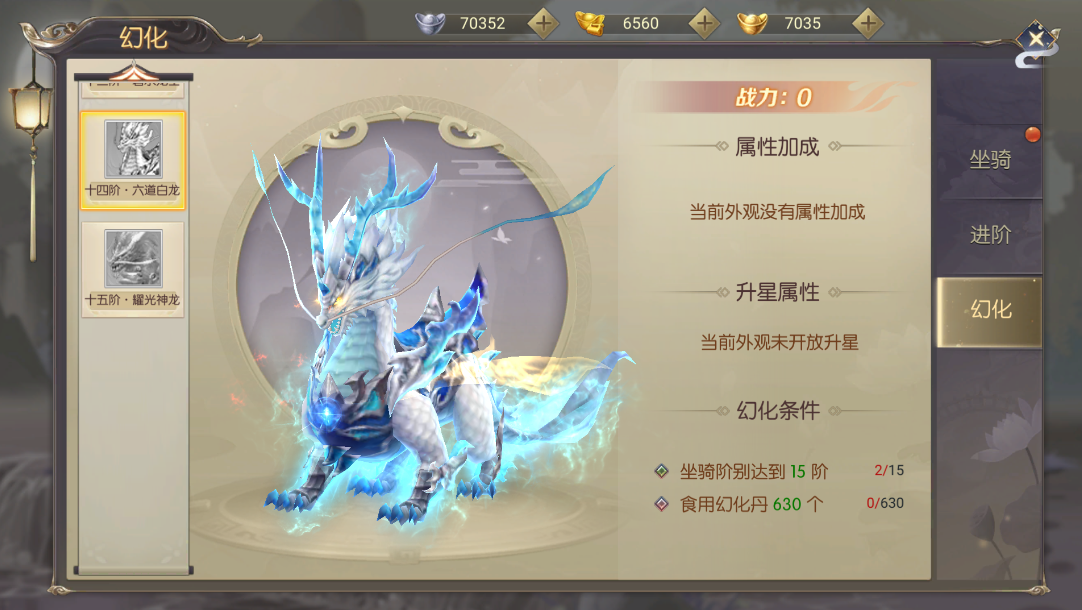Select the 十四阶·六道白龙 mount appearance
Screen dimensions: 1082x610
point(133,160)
